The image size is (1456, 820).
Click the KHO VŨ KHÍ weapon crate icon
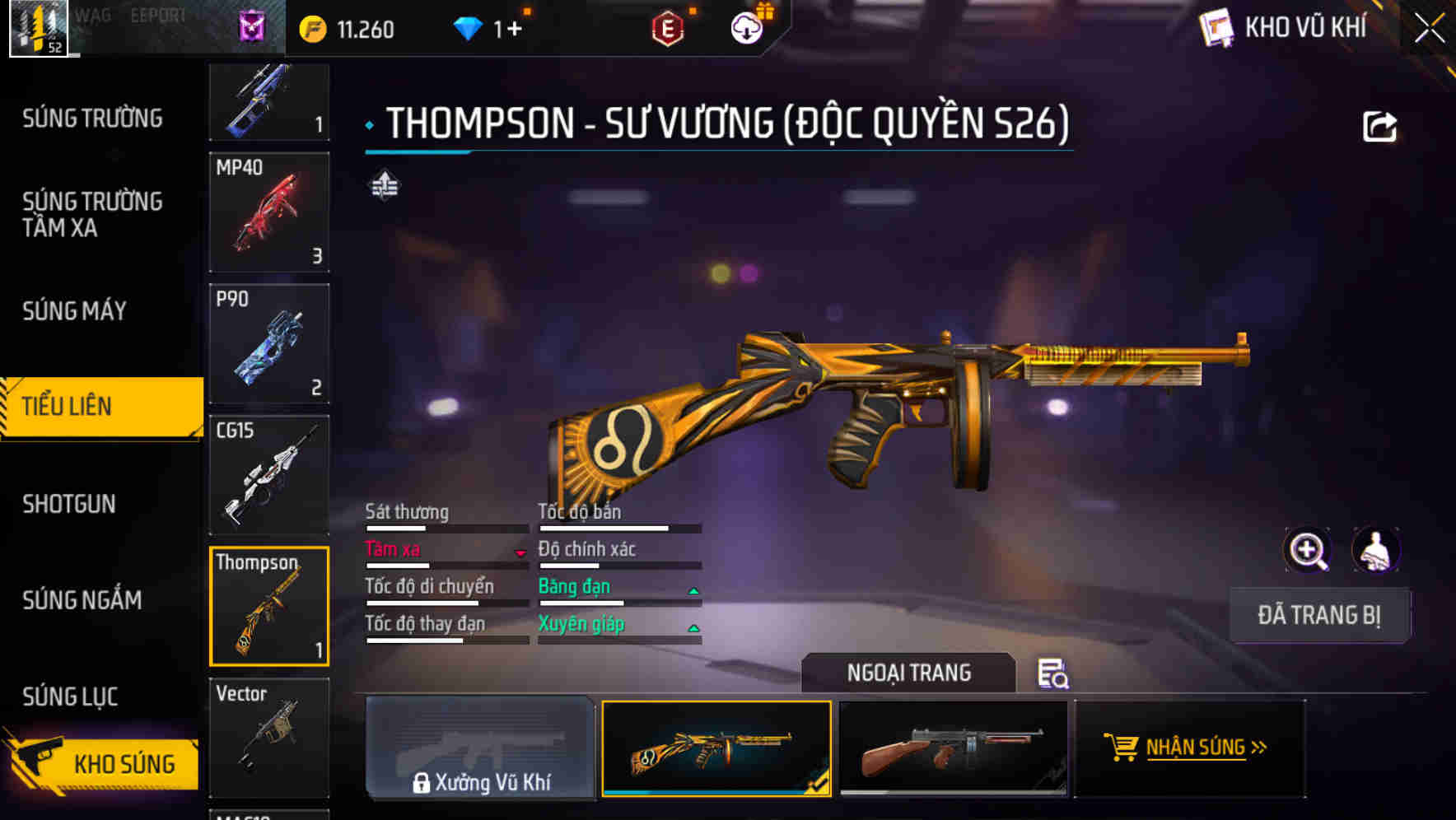pos(1216,27)
